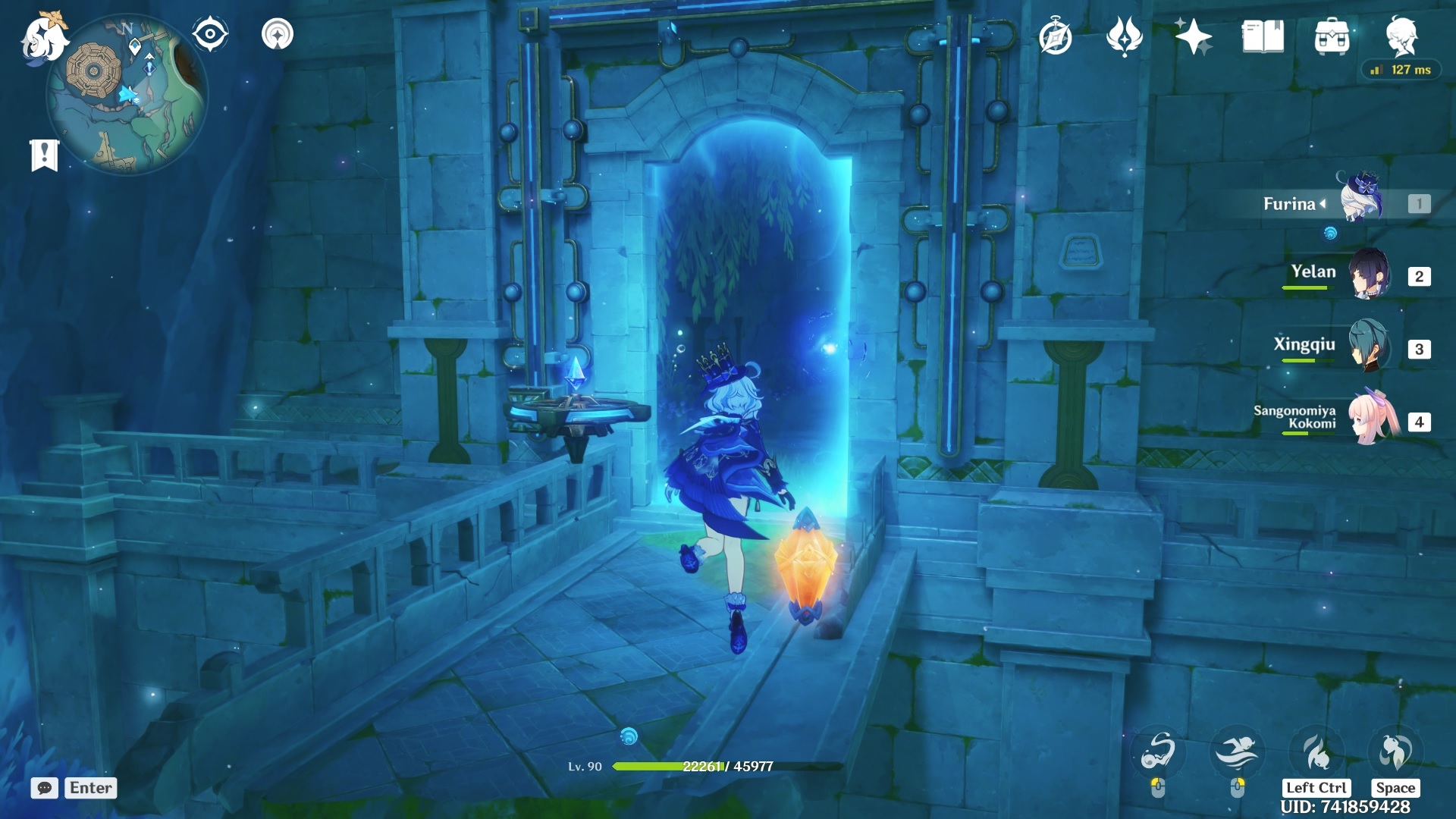Use the Left Ctrl dive-down ability
Screen dimensions: 1456x819
click(x=1316, y=752)
